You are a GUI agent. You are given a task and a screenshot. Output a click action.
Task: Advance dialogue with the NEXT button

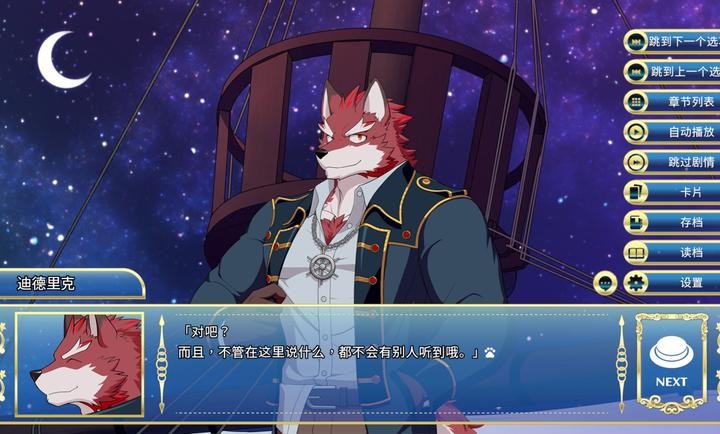tap(671, 361)
